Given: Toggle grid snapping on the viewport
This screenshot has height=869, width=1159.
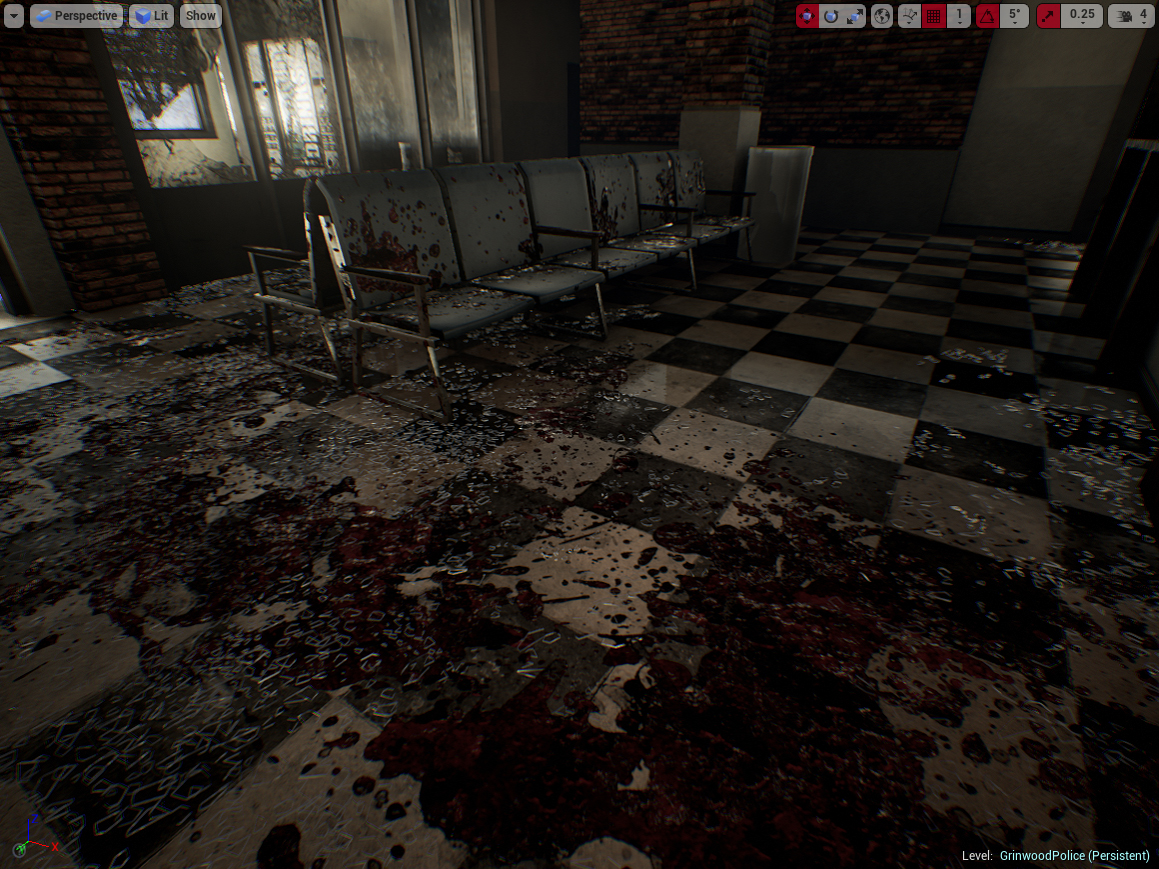Looking at the screenshot, I should [934, 15].
